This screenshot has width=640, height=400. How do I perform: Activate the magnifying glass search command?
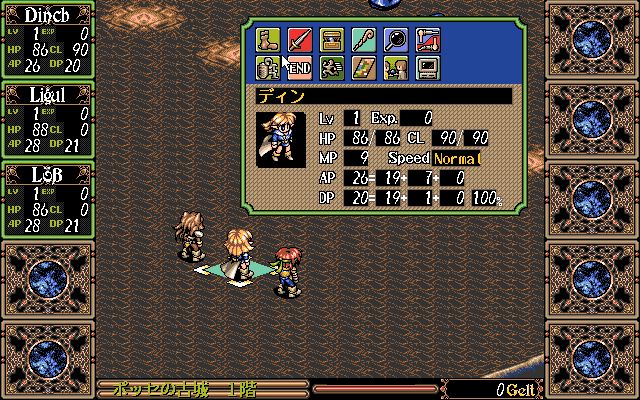coord(394,40)
